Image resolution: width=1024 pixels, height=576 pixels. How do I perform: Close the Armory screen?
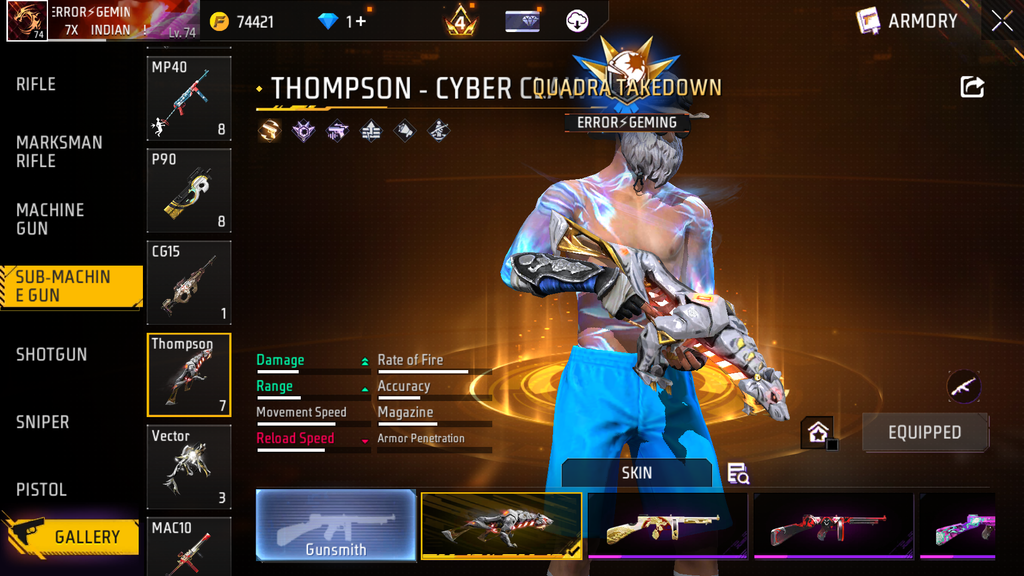1002,21
